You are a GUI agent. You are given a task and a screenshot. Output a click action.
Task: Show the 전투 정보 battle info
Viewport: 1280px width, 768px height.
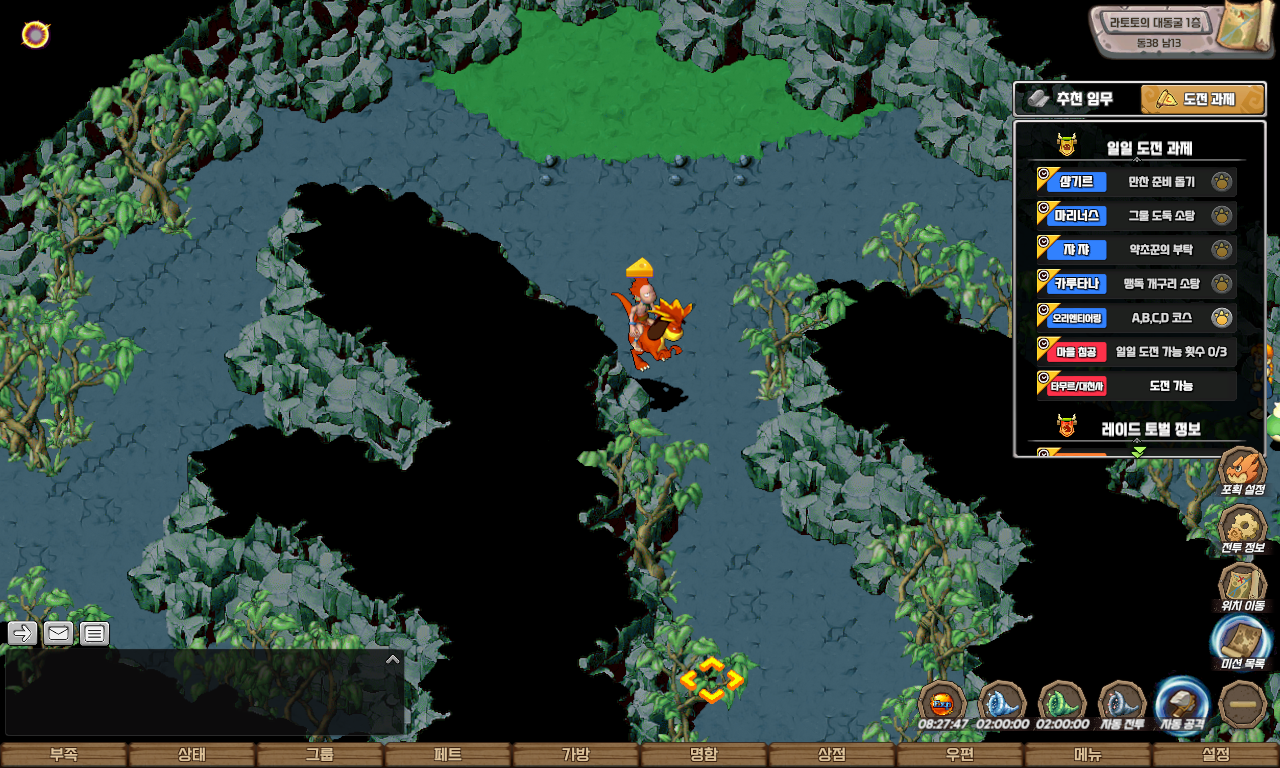[1243, 528]
